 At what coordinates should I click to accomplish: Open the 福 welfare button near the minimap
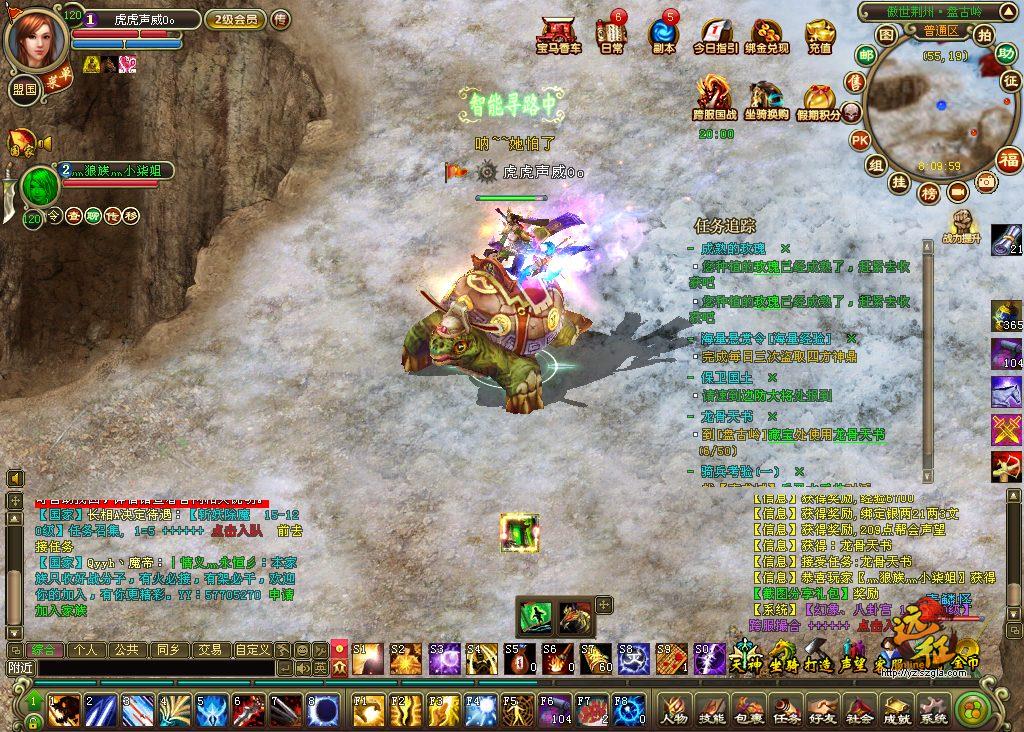[1008, 159]
